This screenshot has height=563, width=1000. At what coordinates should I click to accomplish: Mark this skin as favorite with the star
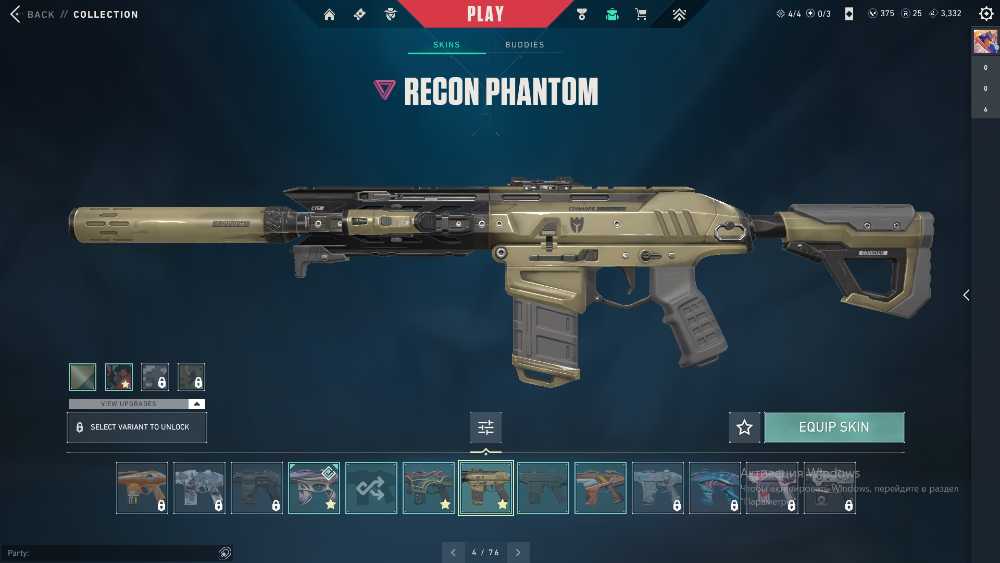pos(744,427)
